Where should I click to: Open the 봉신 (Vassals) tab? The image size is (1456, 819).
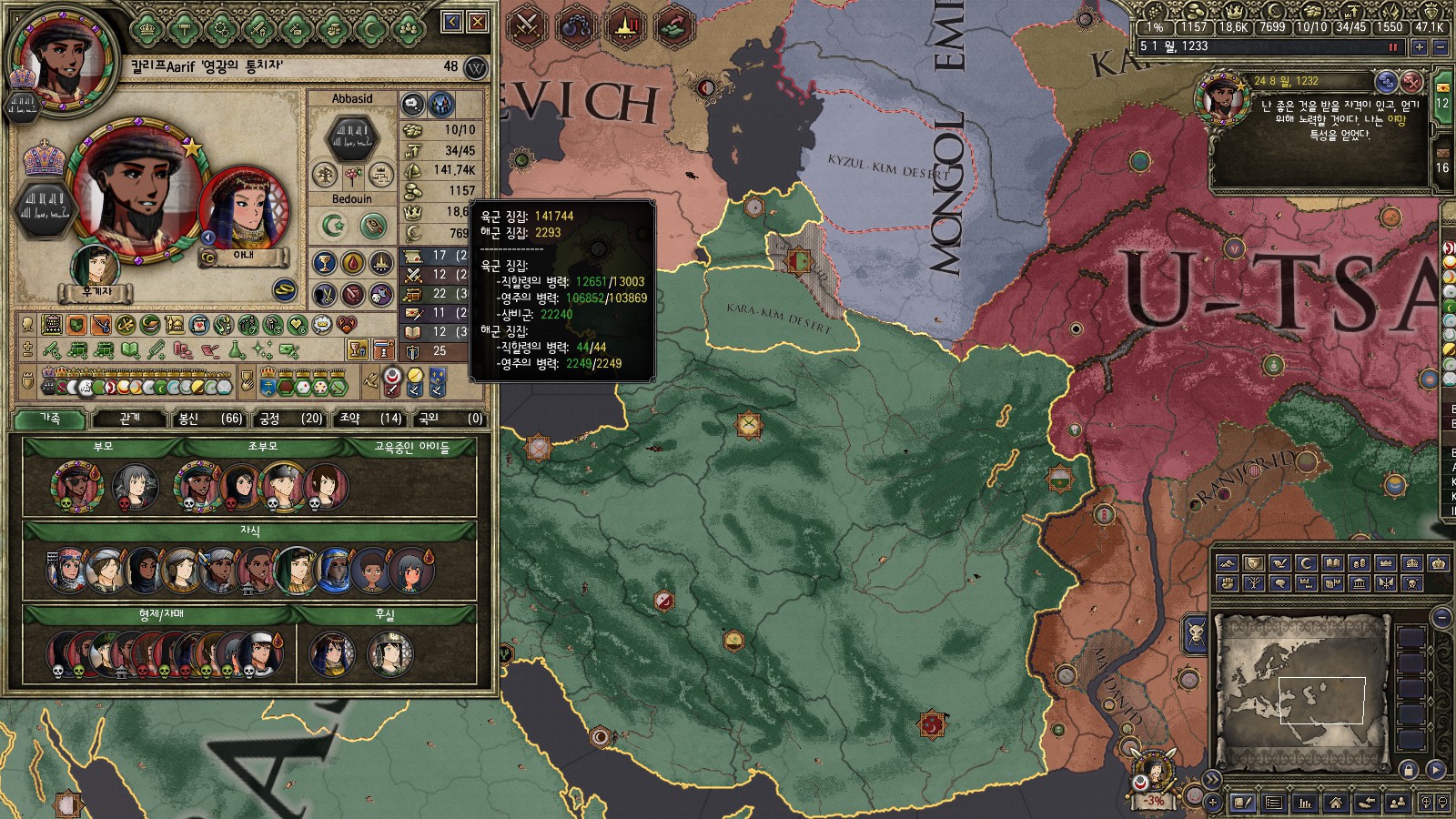pos(210,418)
